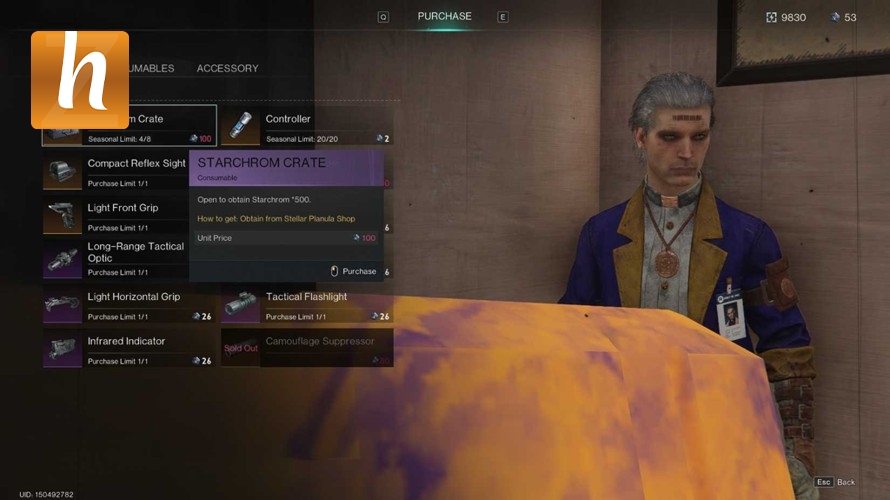
Task: Open the Purchase tab header
Action: pyautogui.click(x=444, y=16)
